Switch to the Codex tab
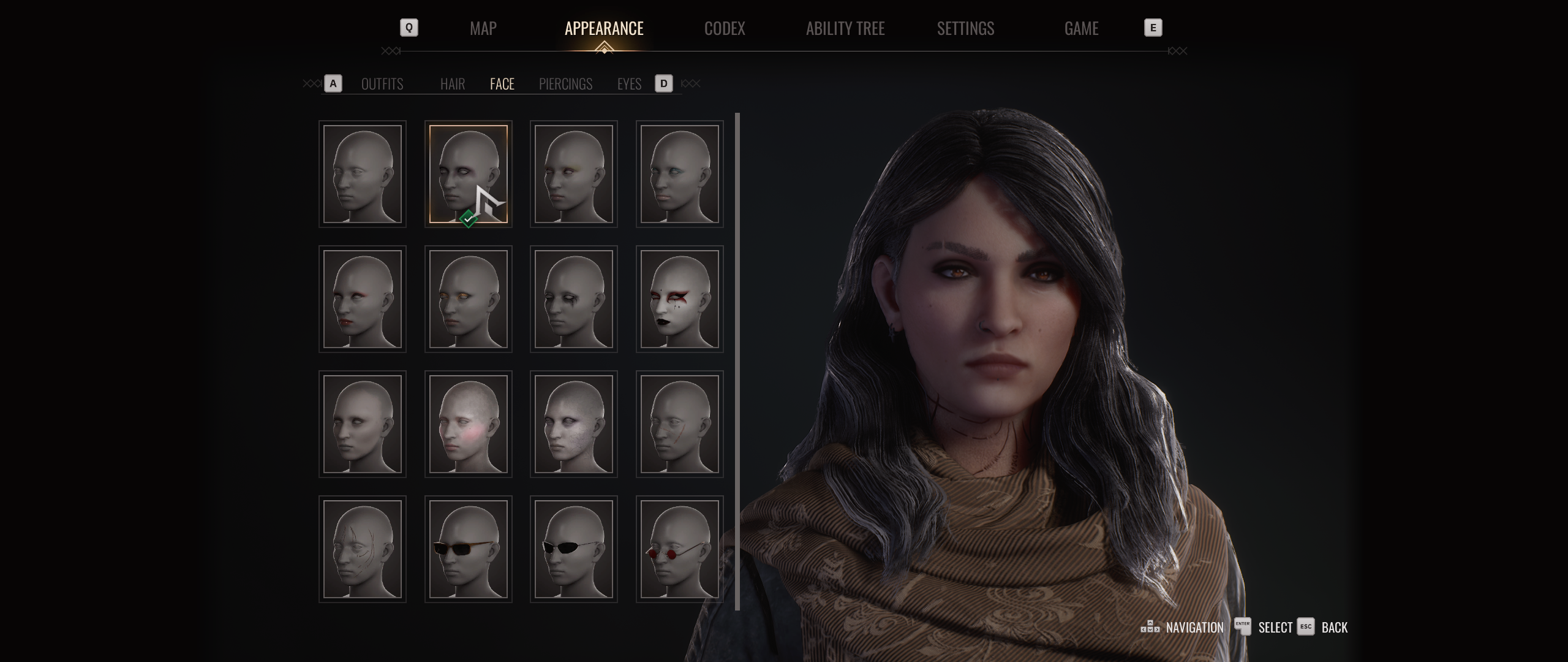Image resolution: width=1568 pixels, height=662 pixels. click(x=724, y=28)
